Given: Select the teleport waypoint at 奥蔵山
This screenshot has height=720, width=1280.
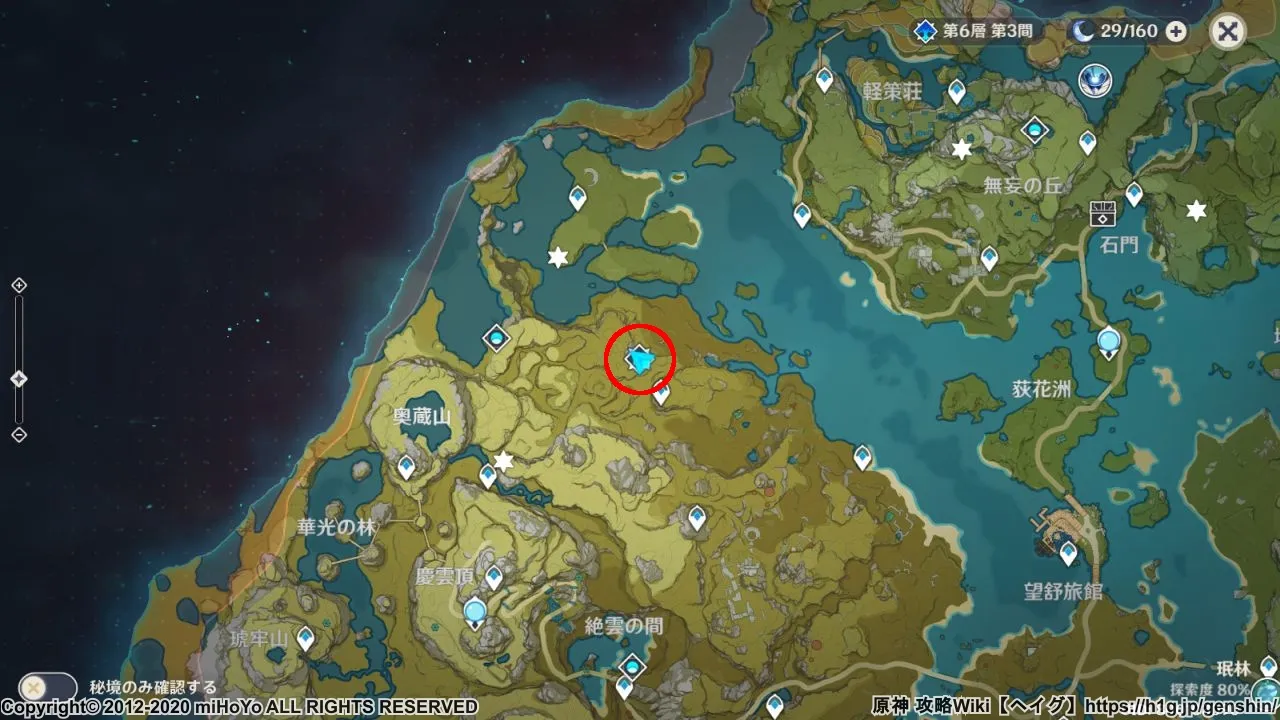Looking at the screenshot, I should point(407,465).
